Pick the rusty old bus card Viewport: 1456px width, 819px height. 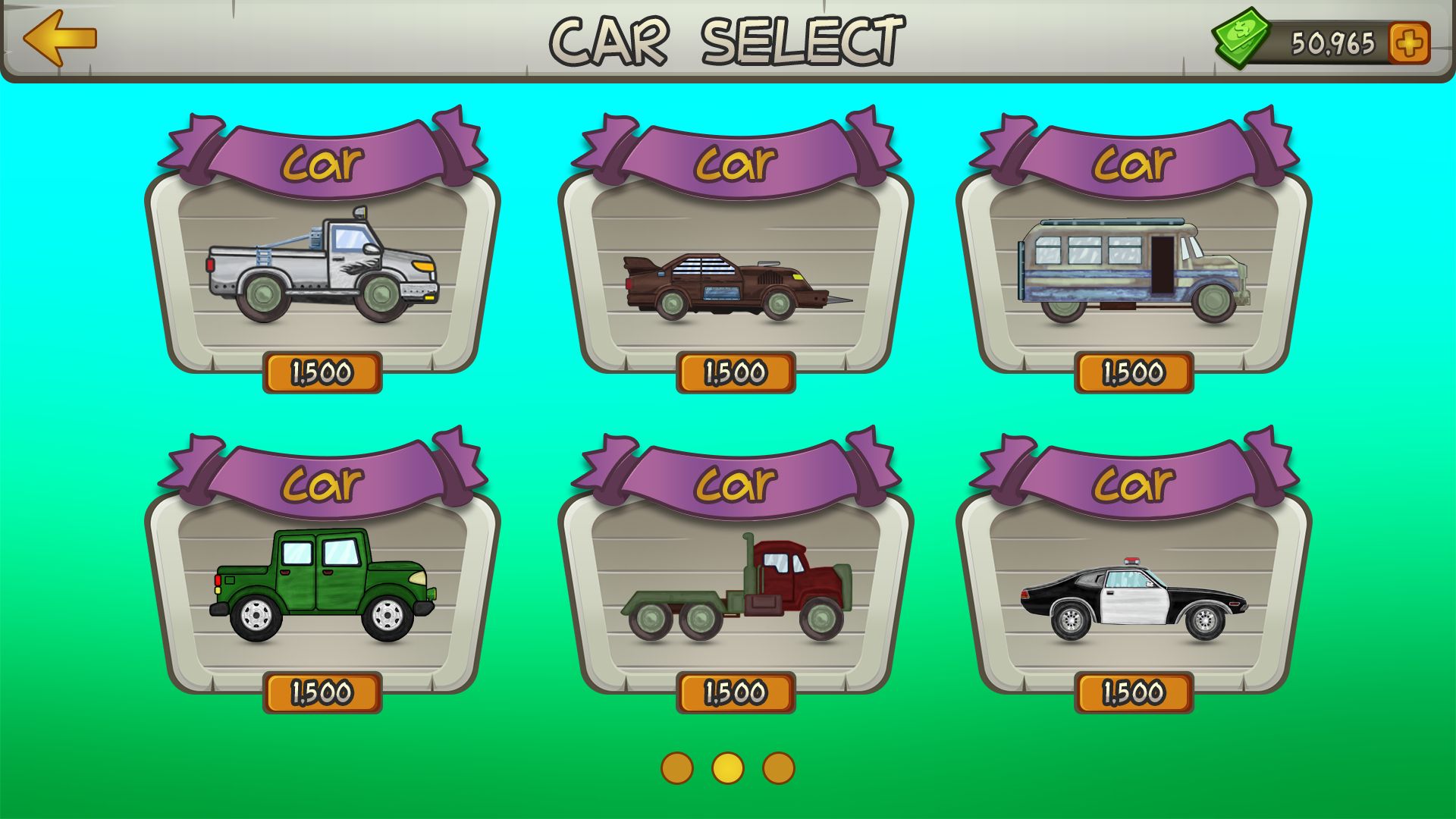tap(1134, 269)
